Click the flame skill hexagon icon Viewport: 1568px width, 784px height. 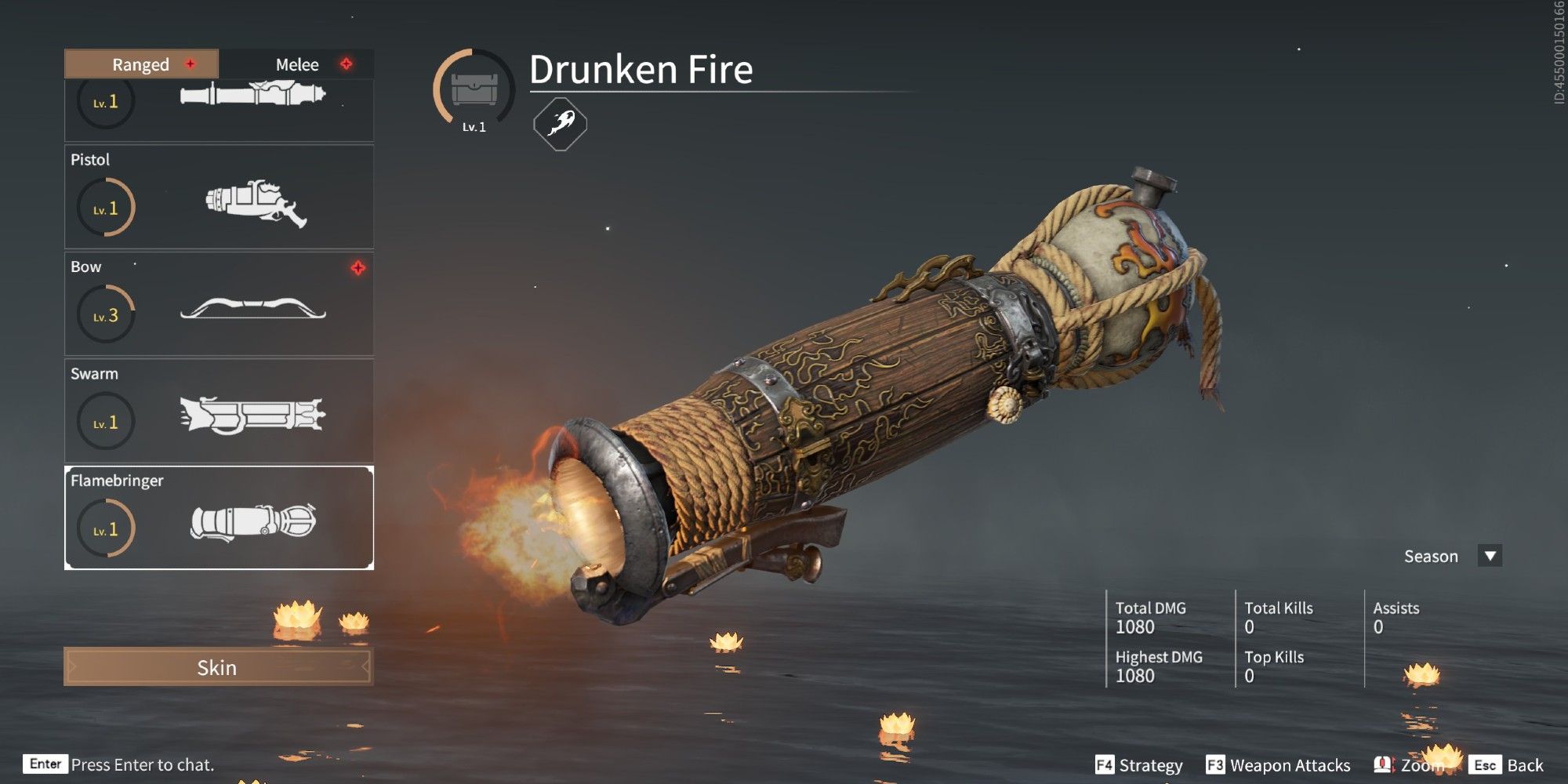(x=560, y=124)
